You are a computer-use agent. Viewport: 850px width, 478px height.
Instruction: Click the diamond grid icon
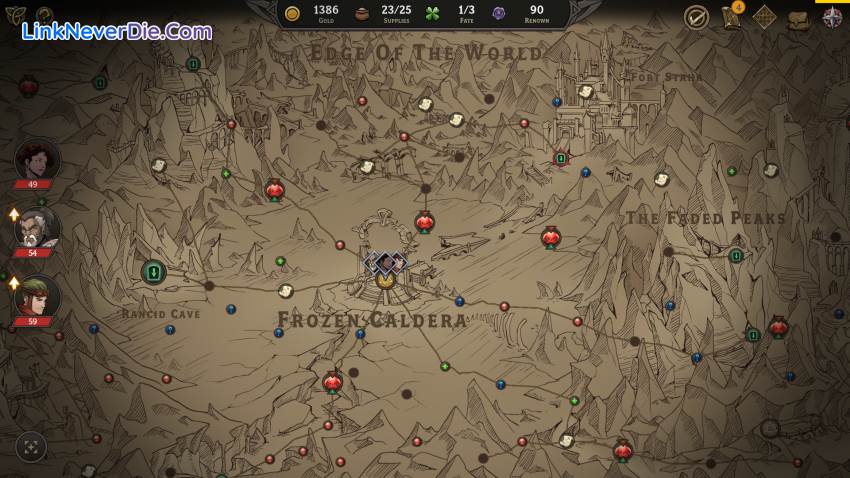click(x=764, y=17)
